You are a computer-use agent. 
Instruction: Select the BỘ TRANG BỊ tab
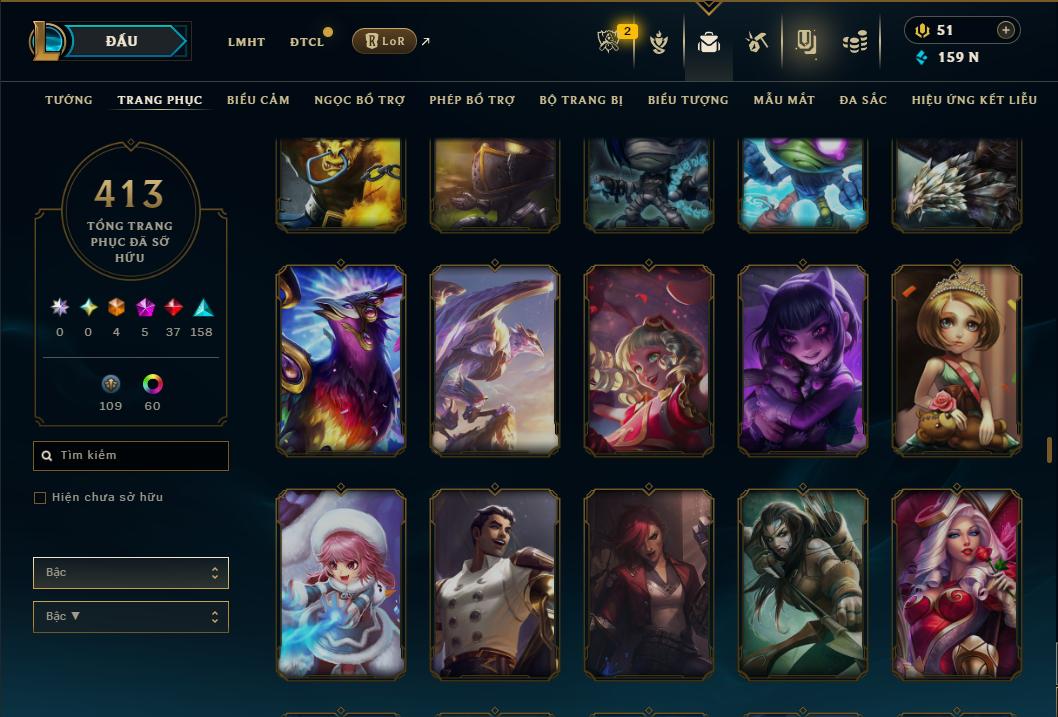tap(581, 100)
